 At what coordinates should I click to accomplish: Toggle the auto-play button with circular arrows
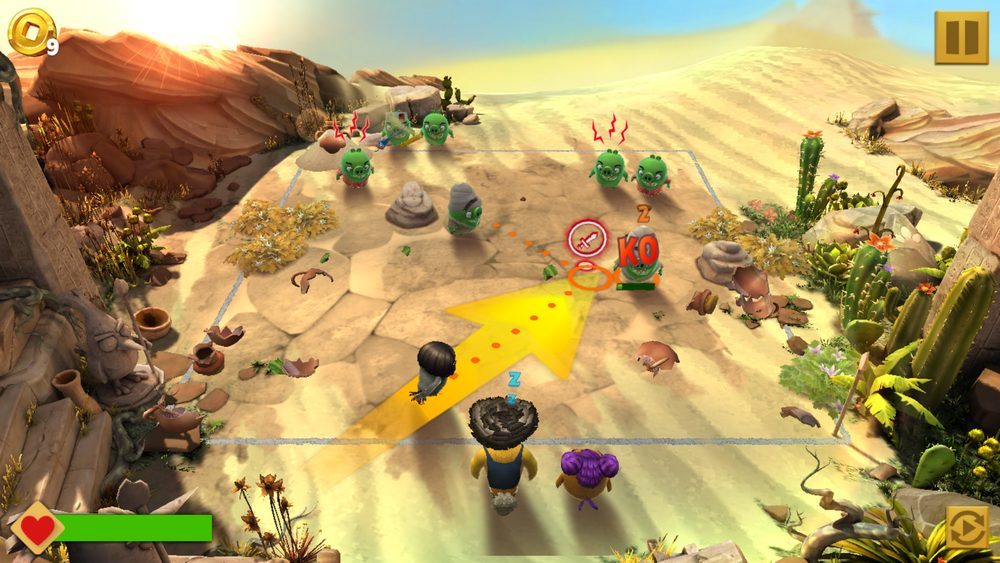tap(967, 527)
